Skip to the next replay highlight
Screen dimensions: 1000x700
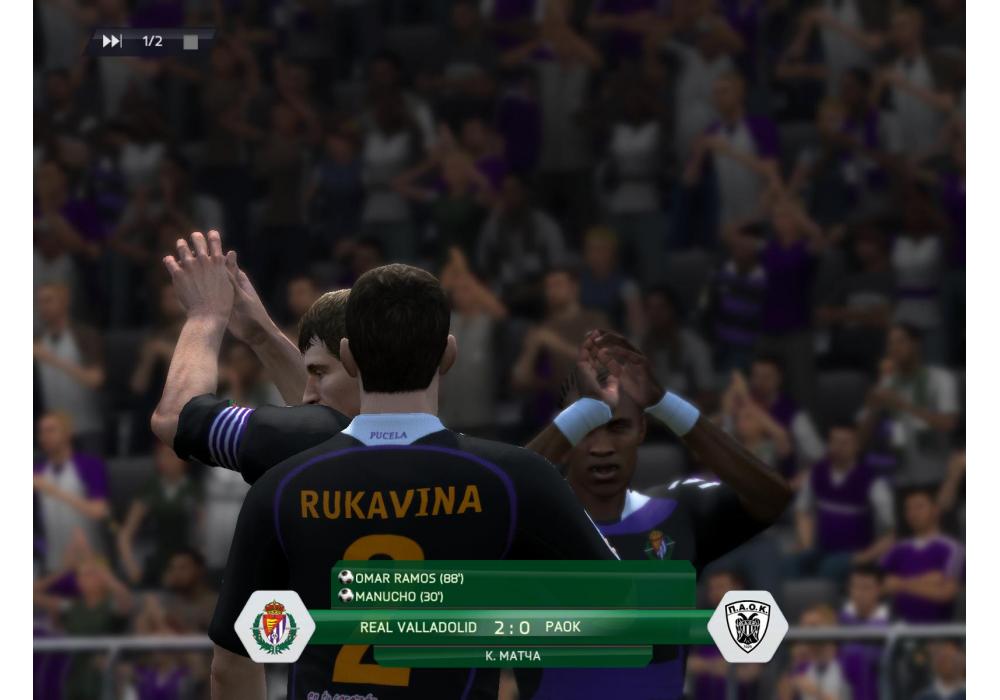(112, 41)
